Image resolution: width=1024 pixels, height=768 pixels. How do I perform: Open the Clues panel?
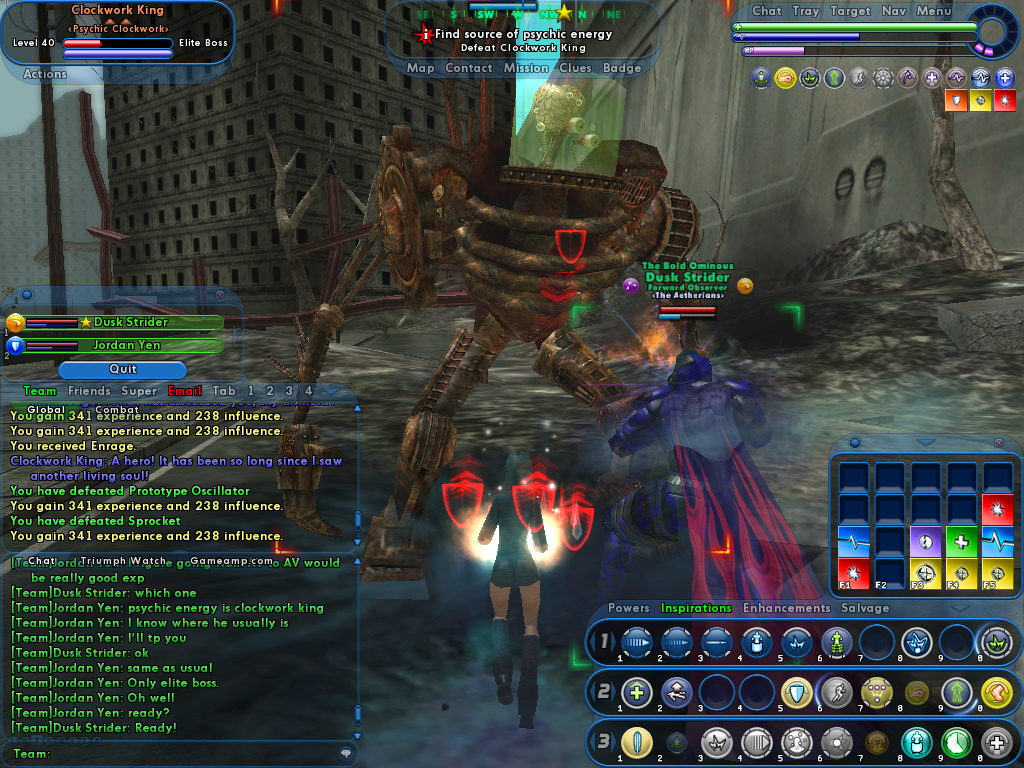coord(575,68)
